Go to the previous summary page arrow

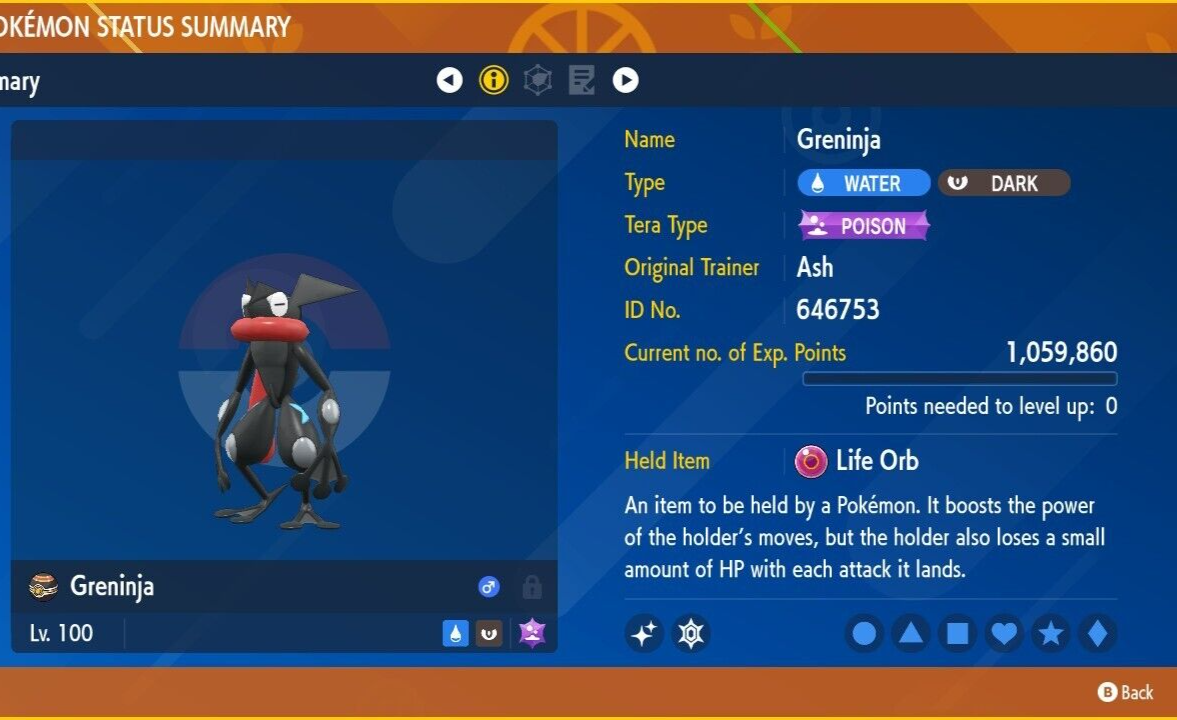(450, 80)
